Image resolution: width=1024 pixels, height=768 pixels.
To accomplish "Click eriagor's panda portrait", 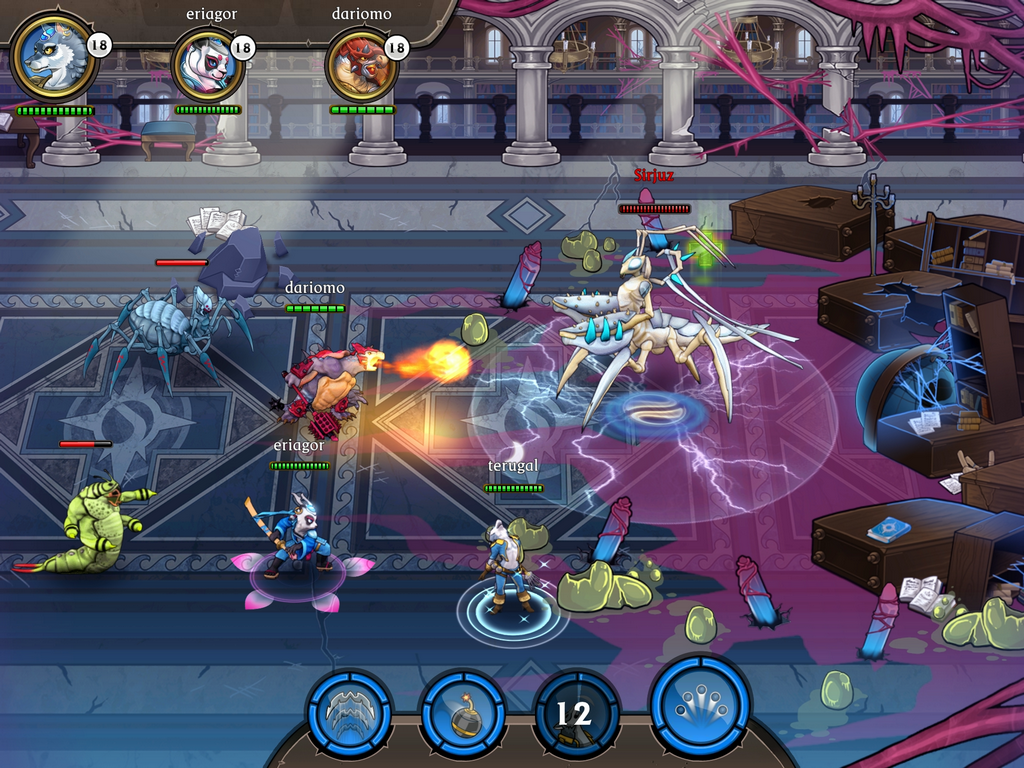I will (x=208, y=64).
